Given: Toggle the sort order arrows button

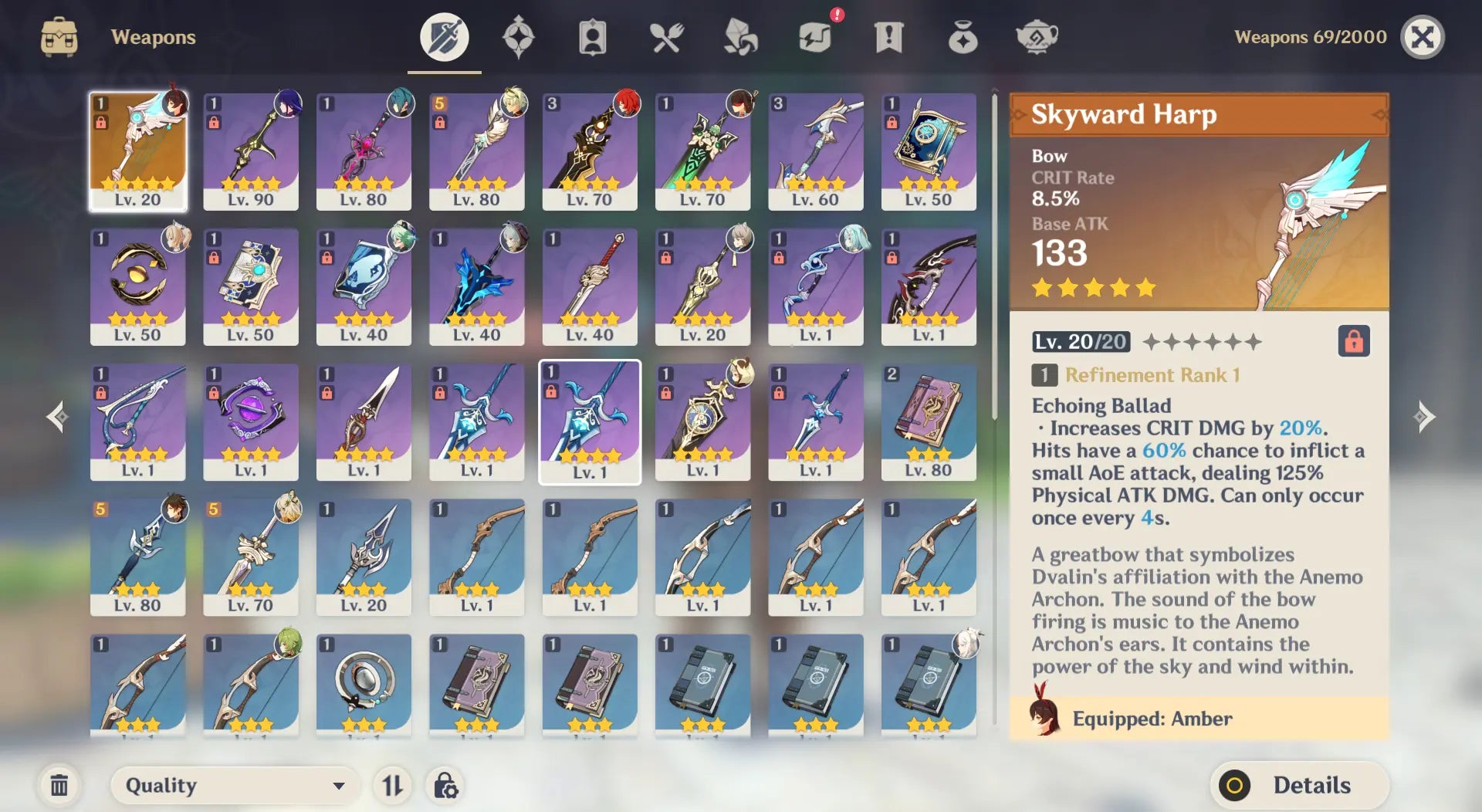Looking at the screenshot, I should point(392,786).
